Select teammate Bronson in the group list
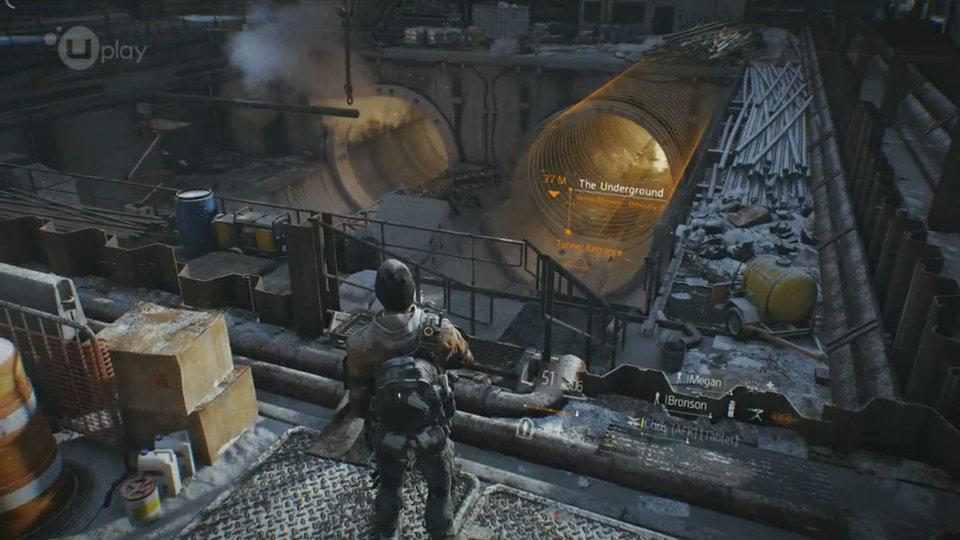The width and height of the screenshot is (960, 540). pos(686,404)
